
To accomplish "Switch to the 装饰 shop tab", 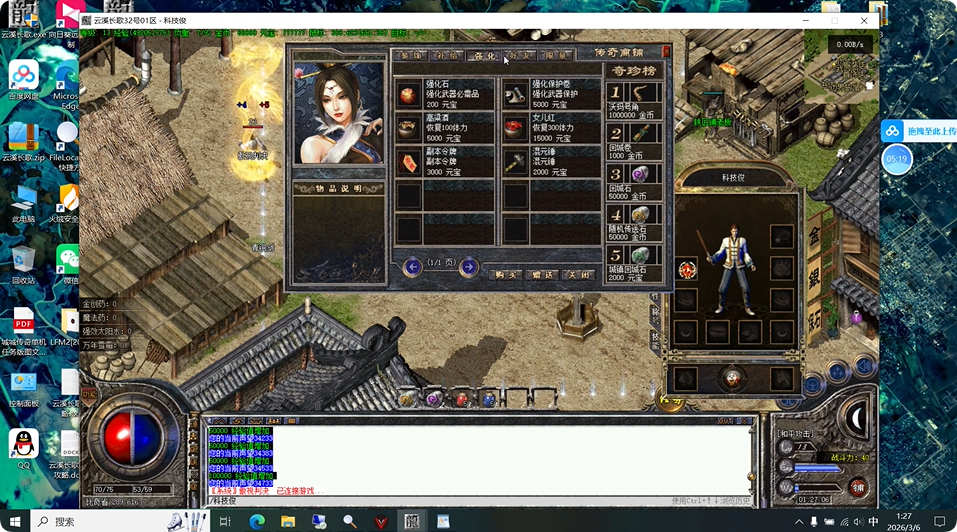I will pos(410,56).
